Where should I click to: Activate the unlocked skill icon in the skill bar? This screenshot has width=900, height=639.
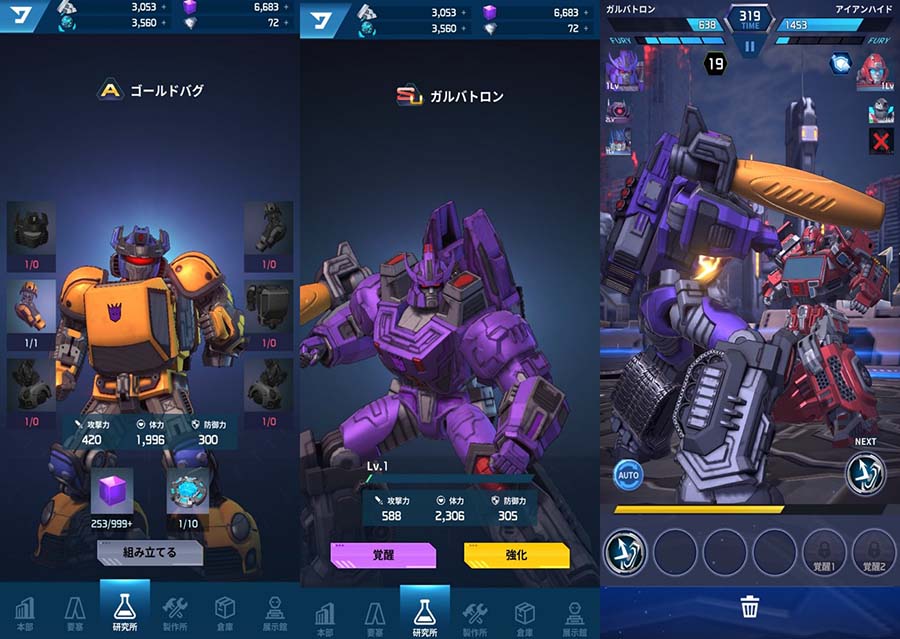pos(626,551)
